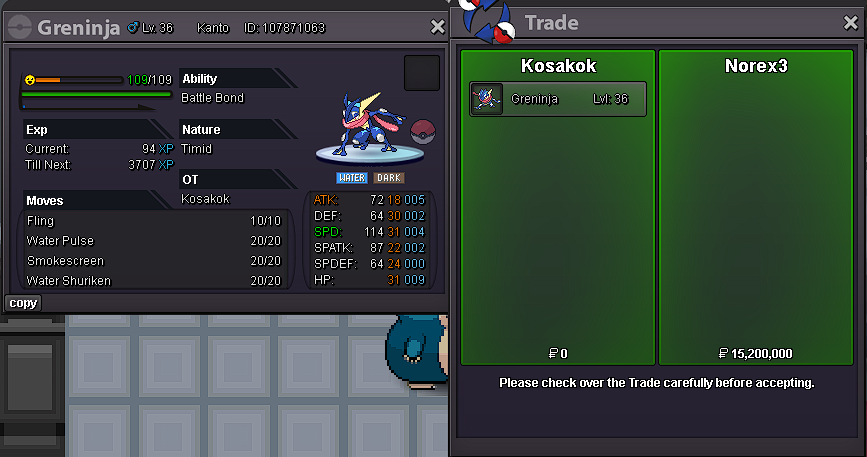Click the Battle Bond ability entry
The height and width of the screenshot is (457, 867).
tap(212, 98)
